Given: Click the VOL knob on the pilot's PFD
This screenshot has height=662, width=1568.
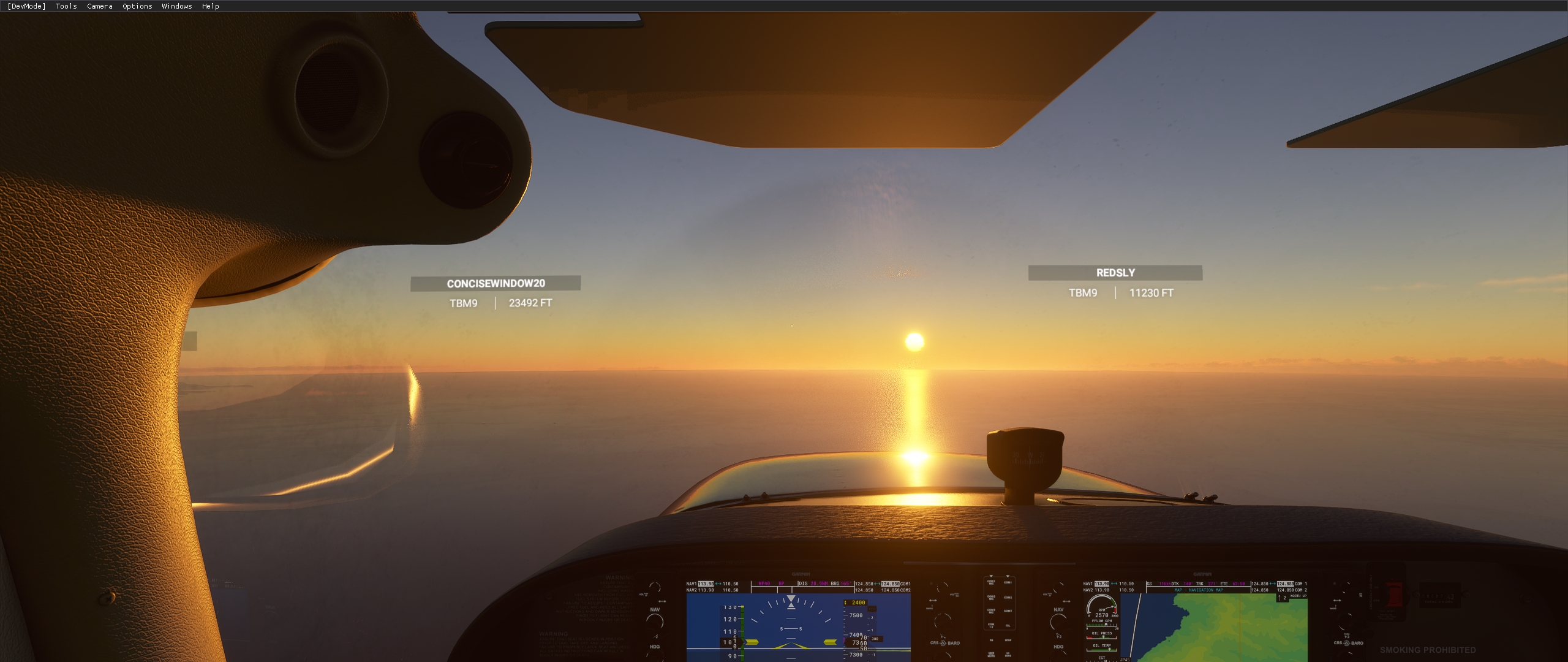Looking at the screenshot, I should coord(655,588).
